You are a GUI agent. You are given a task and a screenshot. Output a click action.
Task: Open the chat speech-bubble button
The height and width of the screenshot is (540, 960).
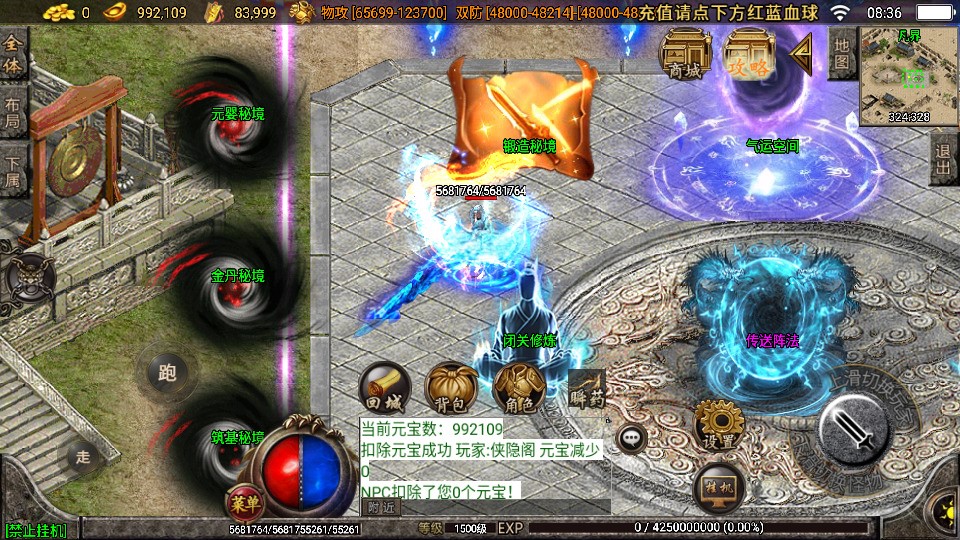631,438
